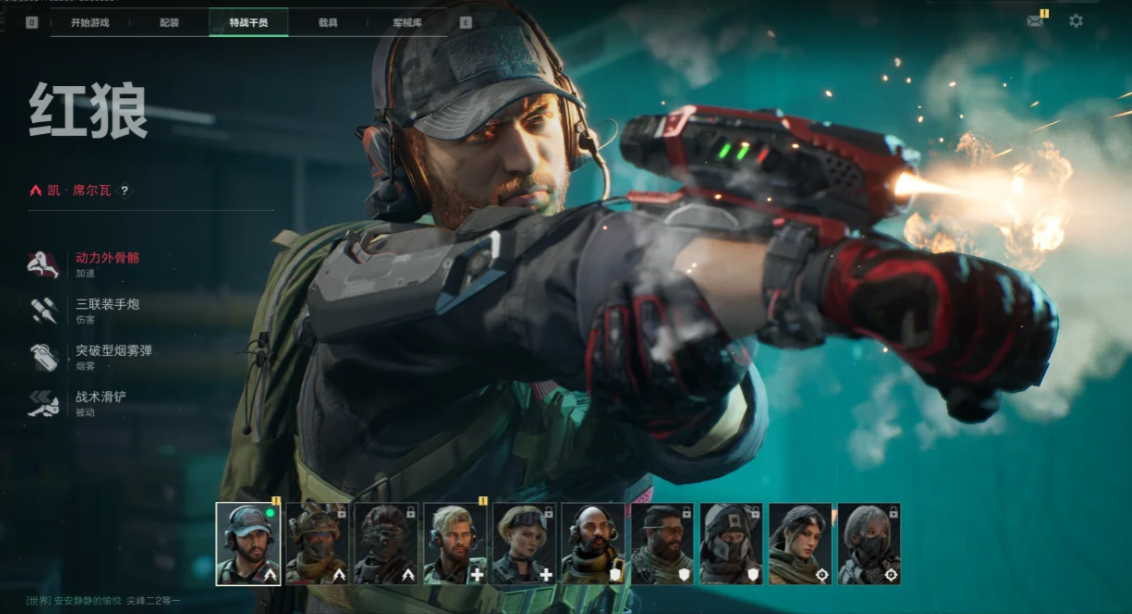
Task: Open settings via the gear icon
Action: click(1076, 21)
